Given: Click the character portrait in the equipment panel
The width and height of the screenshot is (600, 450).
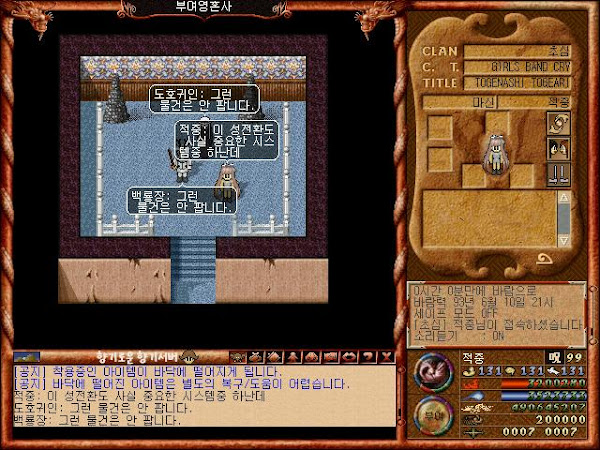Looking at the screenshot, I should point(494,154).
